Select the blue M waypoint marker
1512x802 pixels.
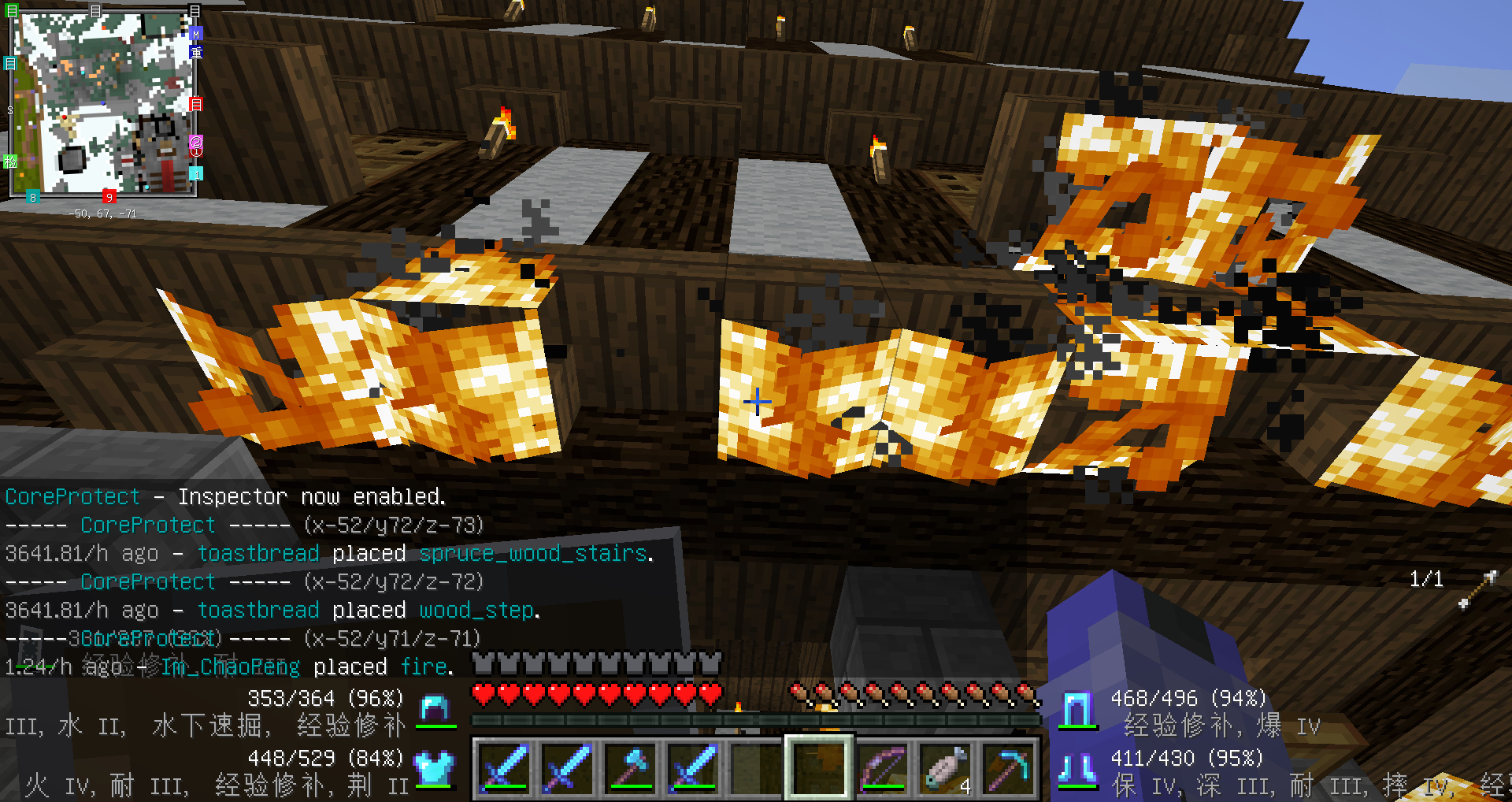click(196, 34)
